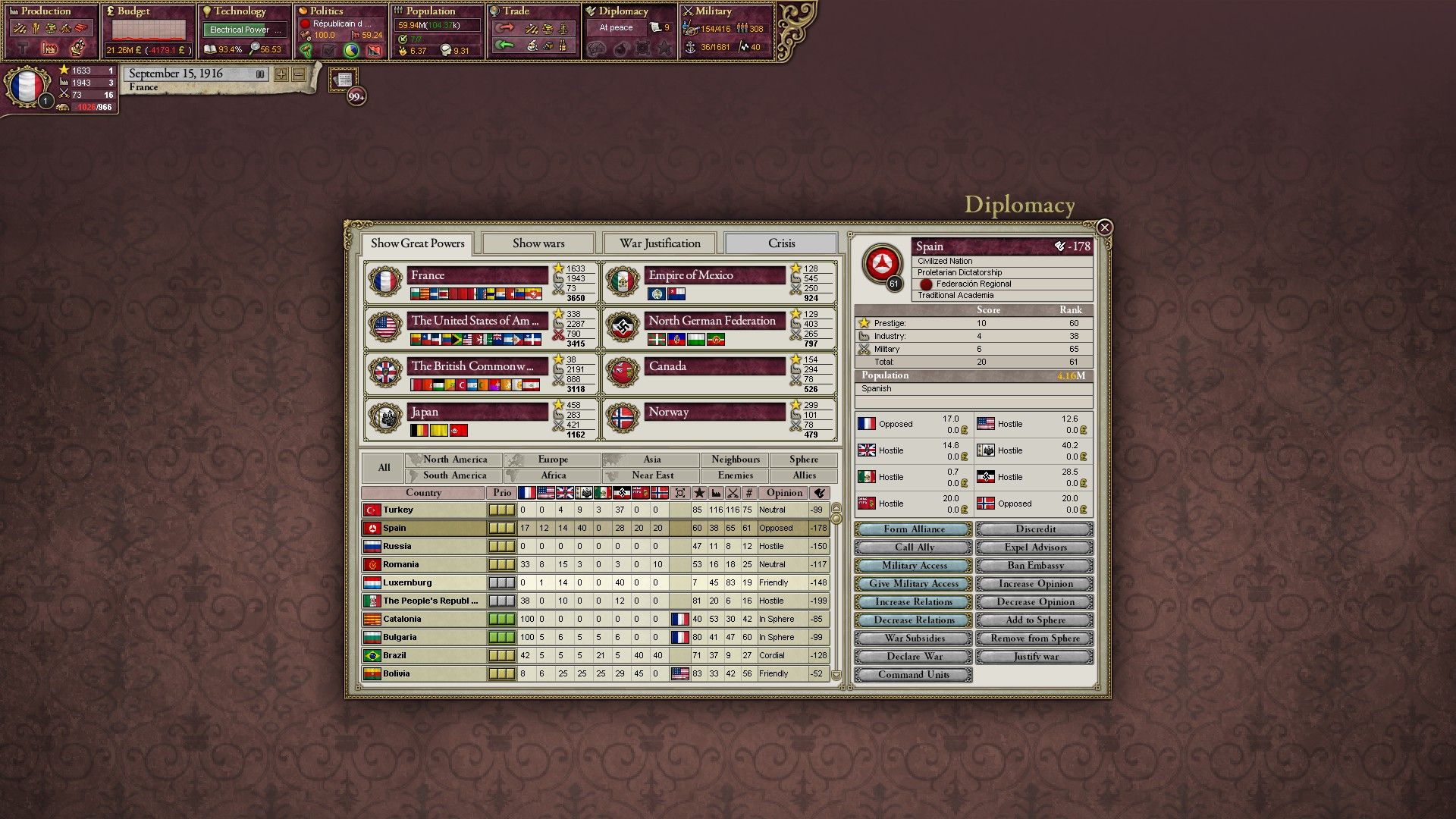Click Declare War on Spain

point(912,656)
